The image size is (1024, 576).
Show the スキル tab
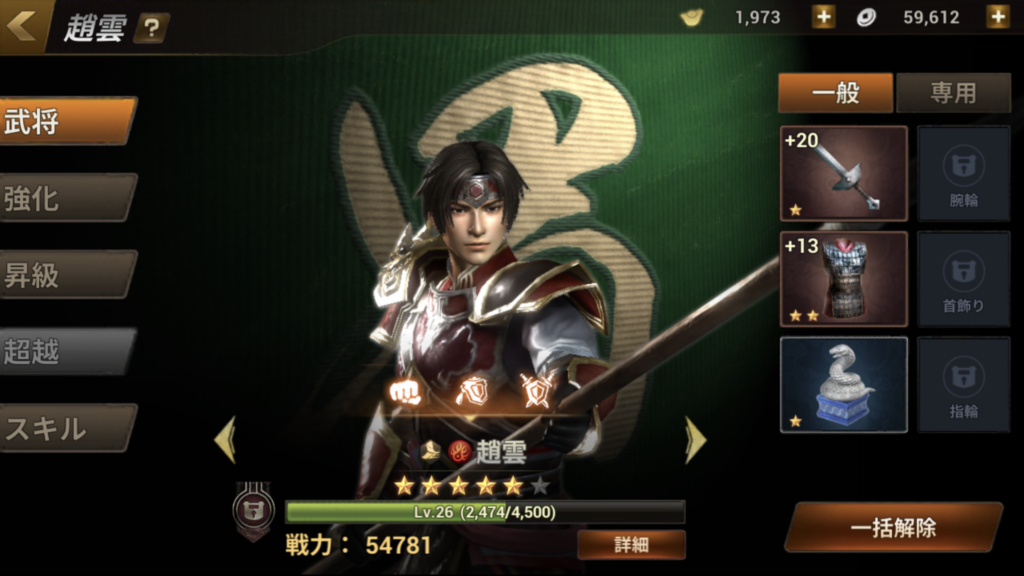pyautogui.click(x=66, y=428)
